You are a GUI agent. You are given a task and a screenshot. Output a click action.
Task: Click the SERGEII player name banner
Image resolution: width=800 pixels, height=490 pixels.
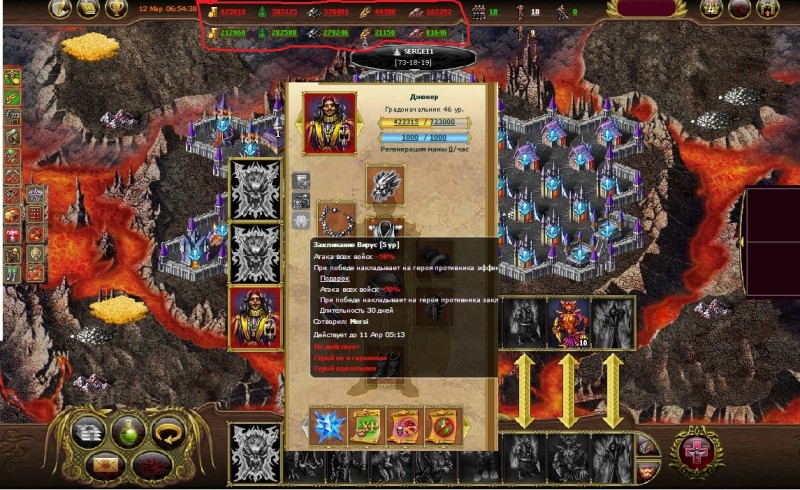413,50
